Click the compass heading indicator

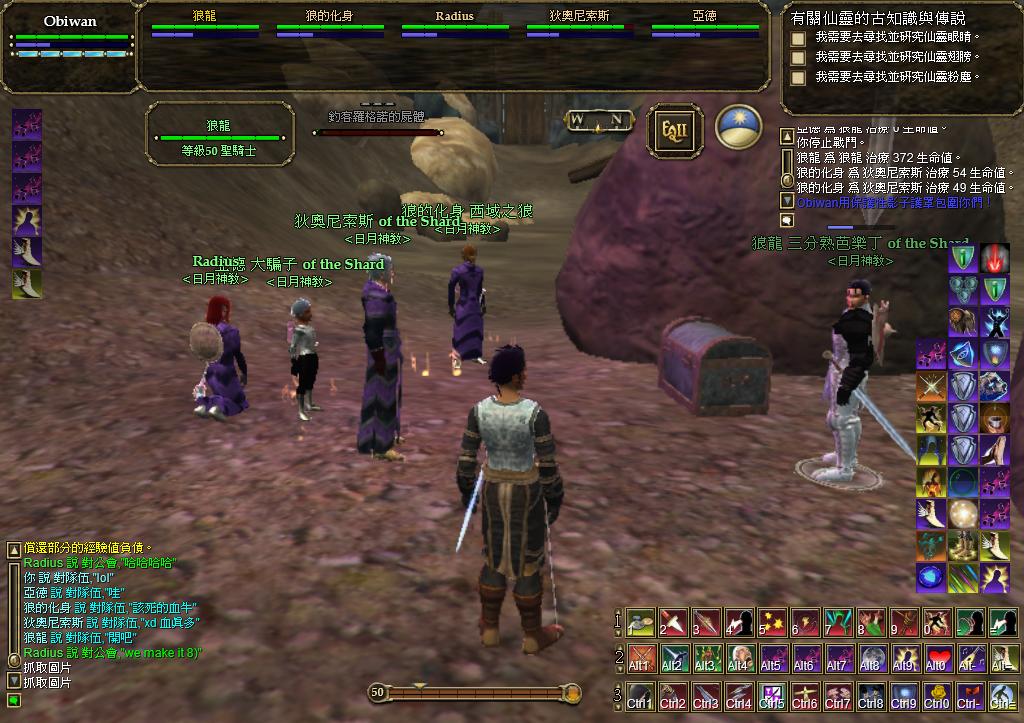[597, 121]
